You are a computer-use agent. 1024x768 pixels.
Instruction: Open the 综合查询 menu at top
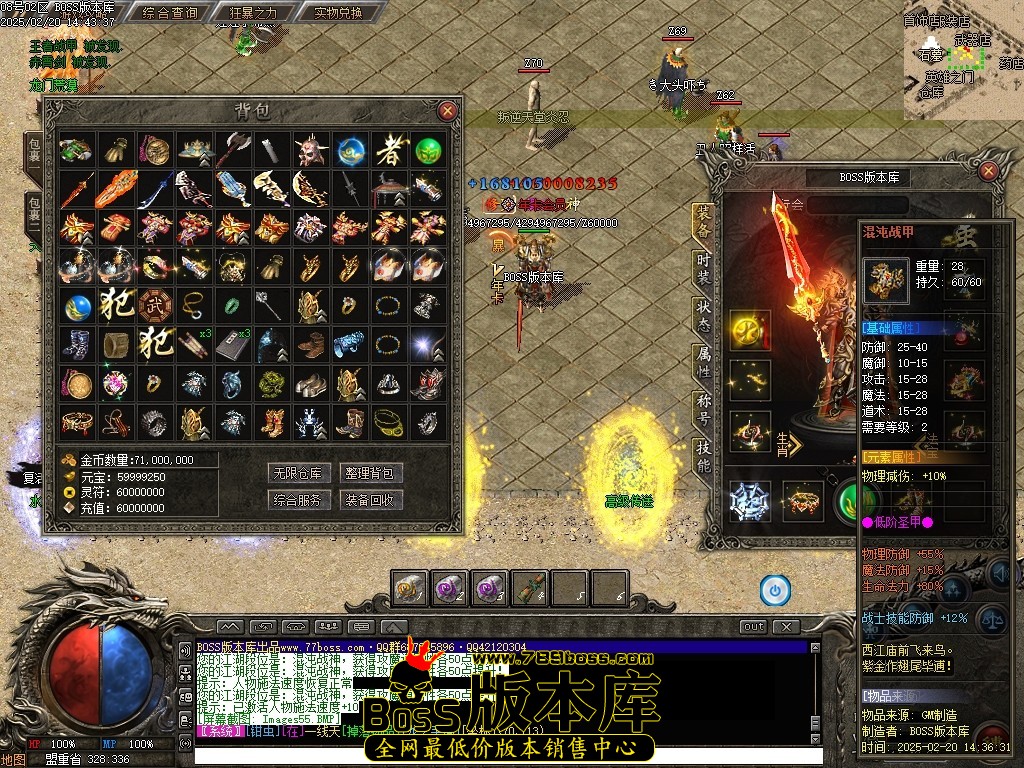coord(169,13)
